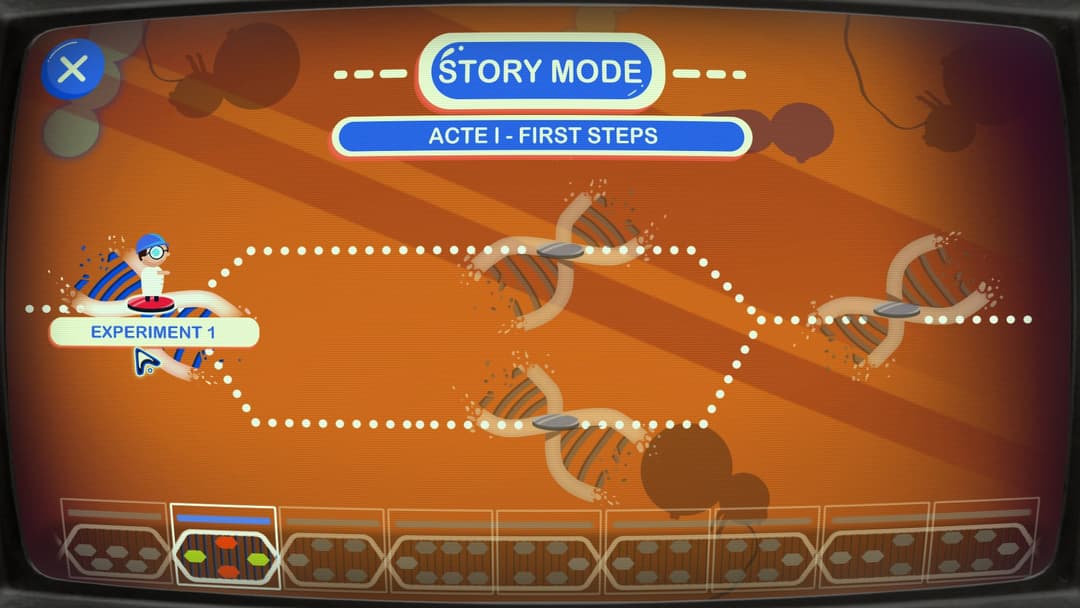Select the DNA node where the paths rejoin
The width and height of the screenshot is (1080, 608).
pyautogui.click(x=896, y=310)
